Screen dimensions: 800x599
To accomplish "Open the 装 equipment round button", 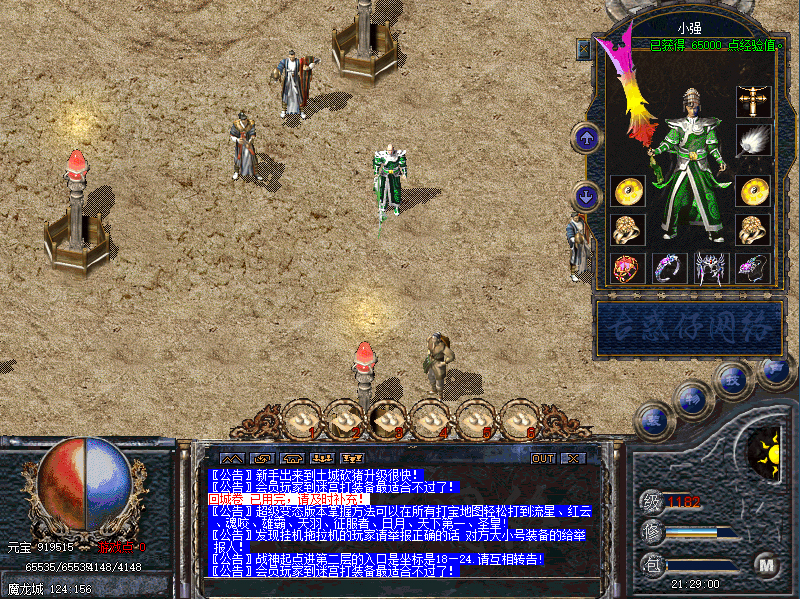I will coord(654,418).
